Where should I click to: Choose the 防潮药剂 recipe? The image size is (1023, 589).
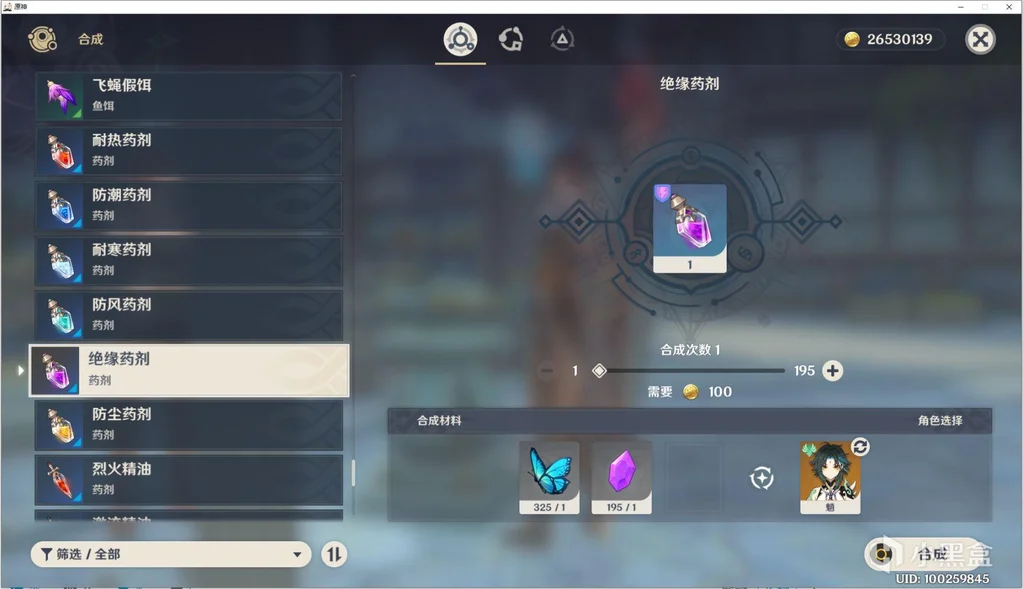(x=188, y=205)
